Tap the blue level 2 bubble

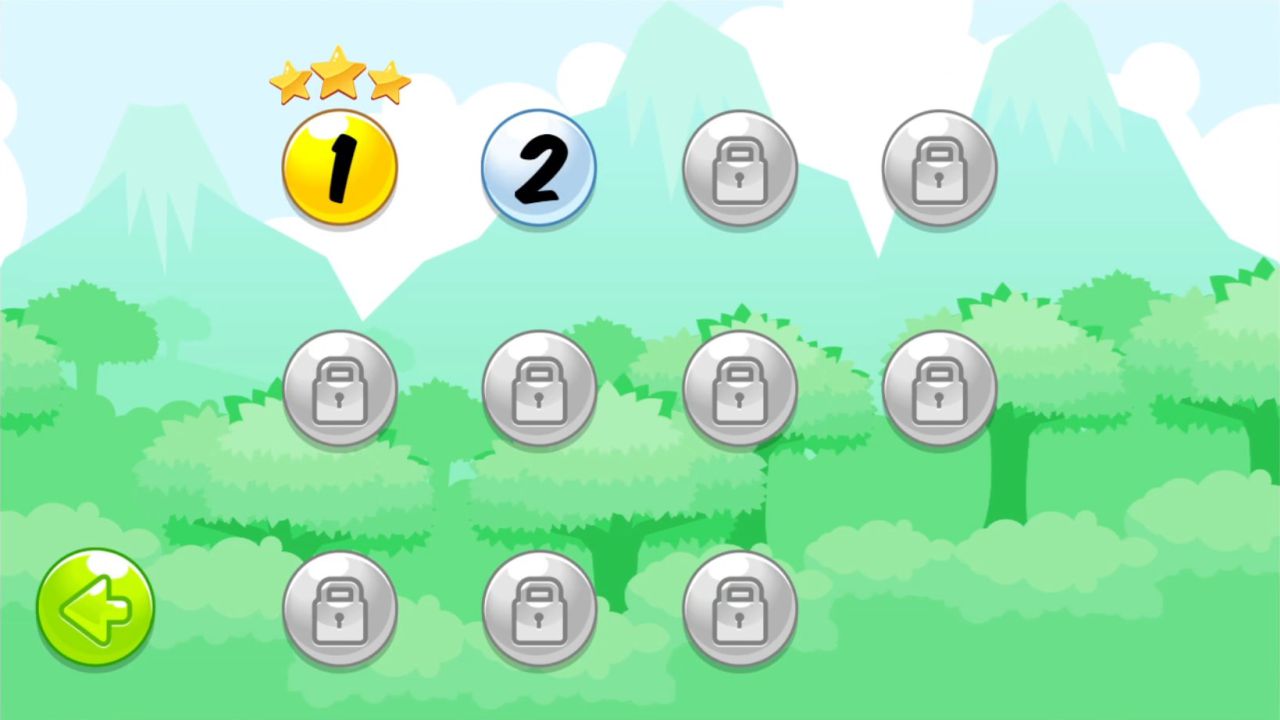click(538, 167)
